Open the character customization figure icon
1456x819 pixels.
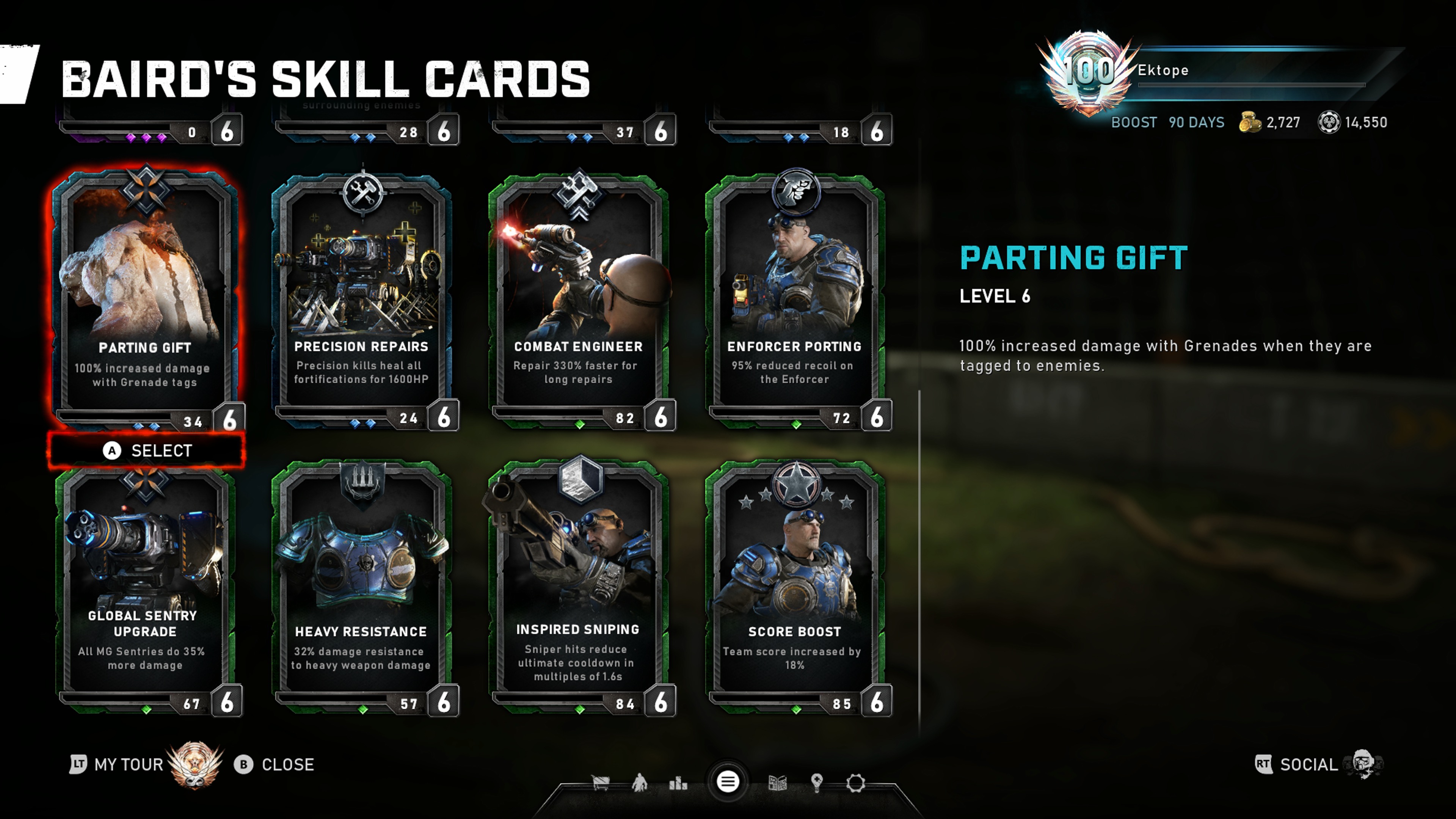pyautogui.click(x=639, y=783)
